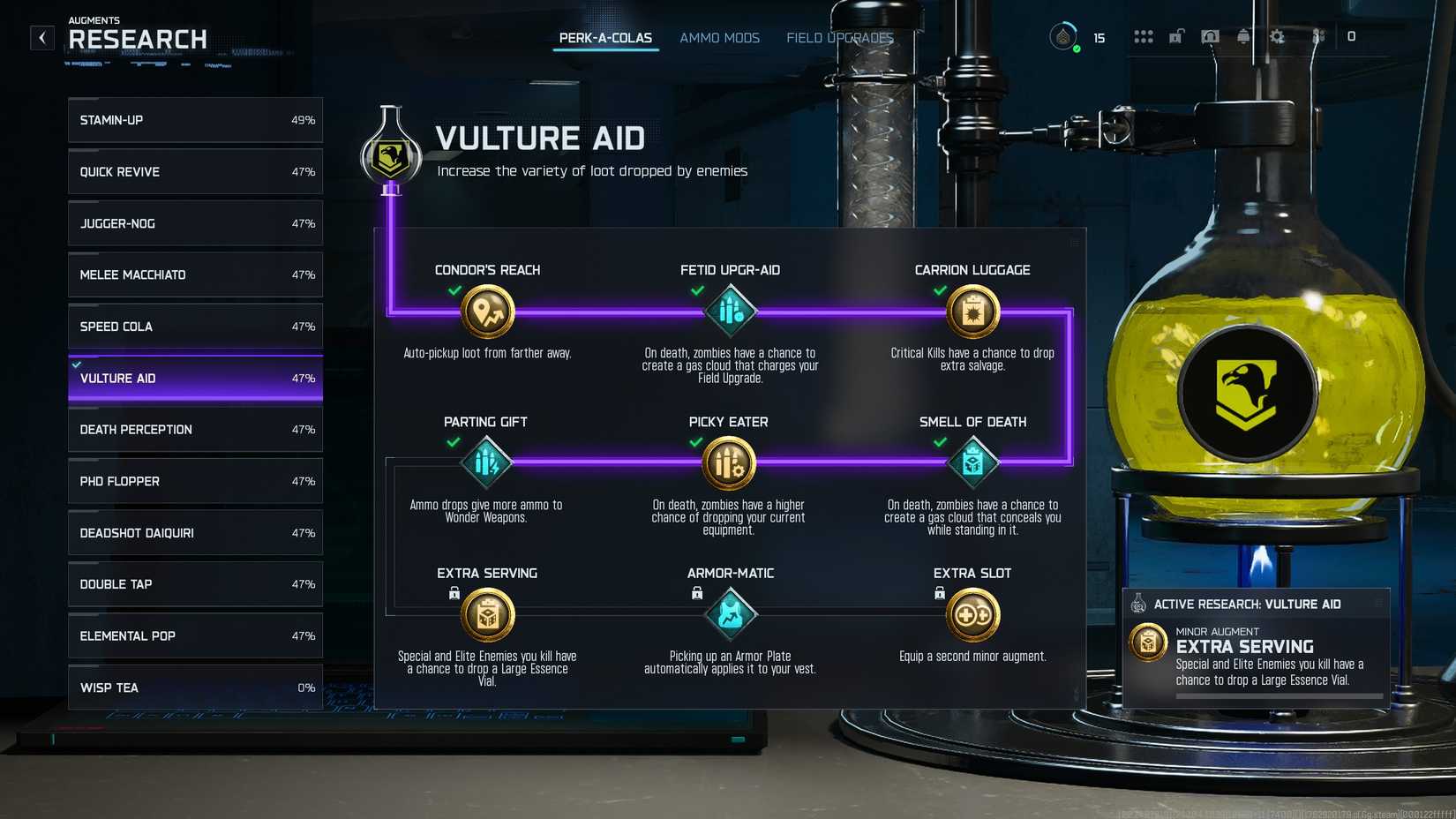Viewport: 1456px width, 819px height.
Task: Click the Carrion Luggage augment icon
Action: tap(972, 311)
